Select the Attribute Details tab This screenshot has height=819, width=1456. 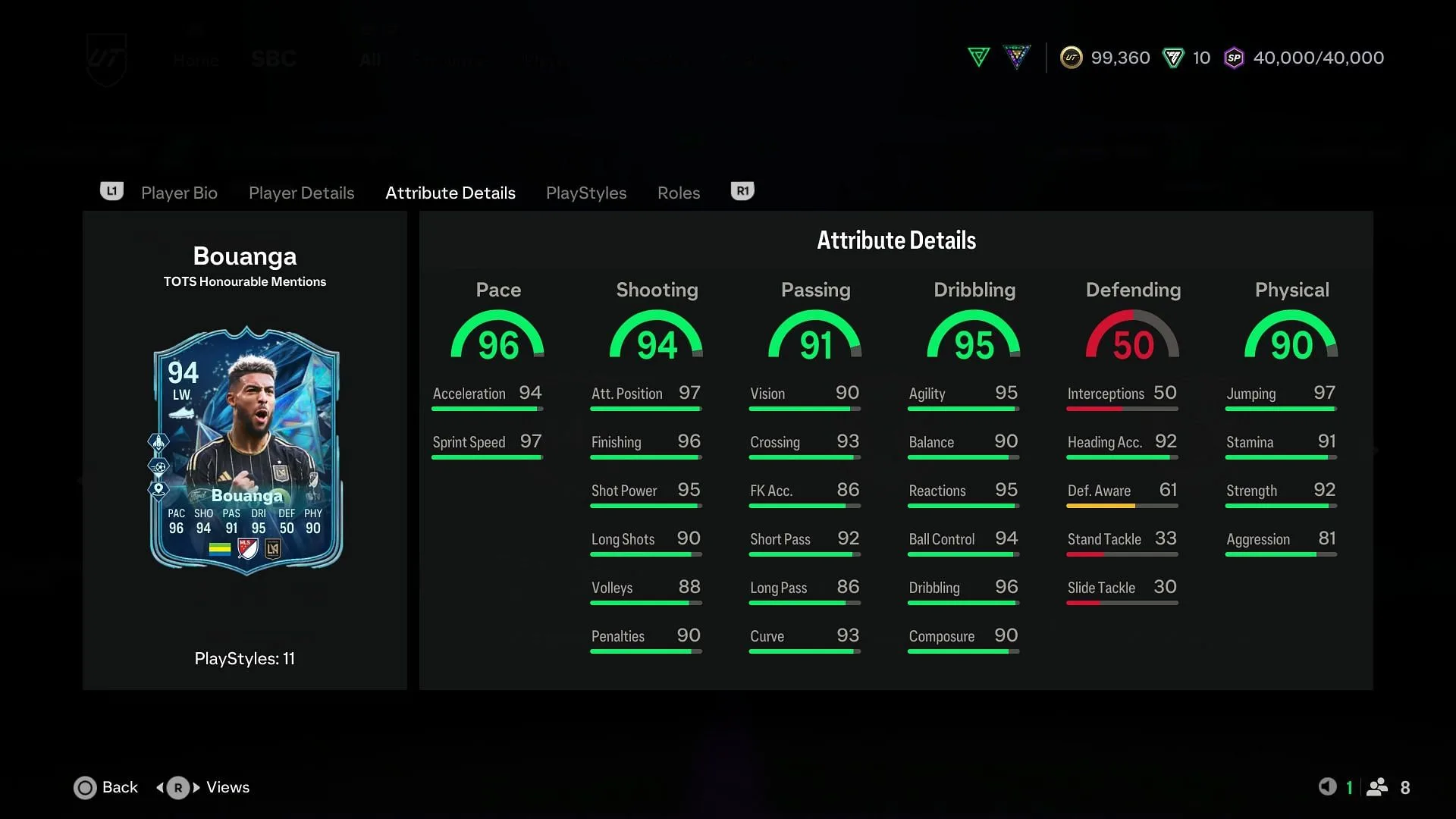click(x=450, y=193)
